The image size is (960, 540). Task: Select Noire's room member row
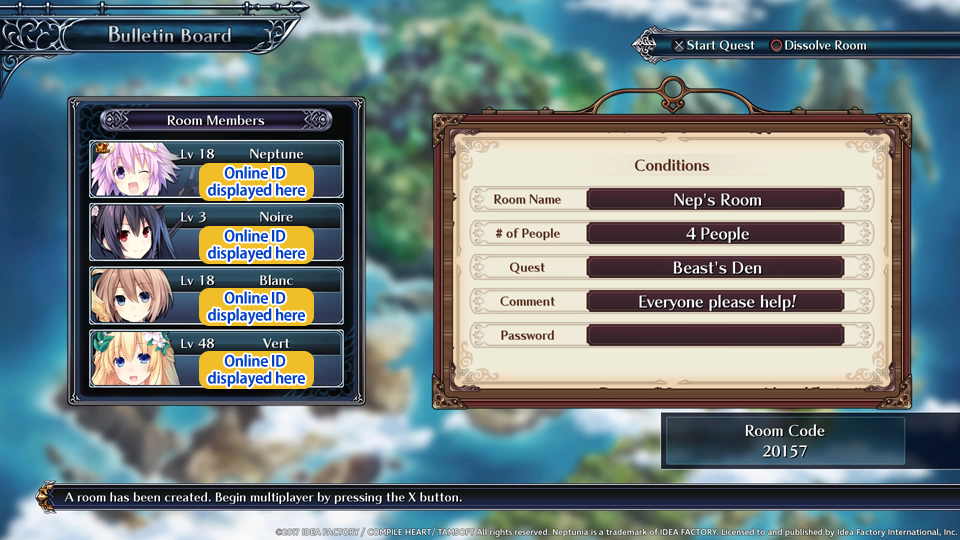216,232
